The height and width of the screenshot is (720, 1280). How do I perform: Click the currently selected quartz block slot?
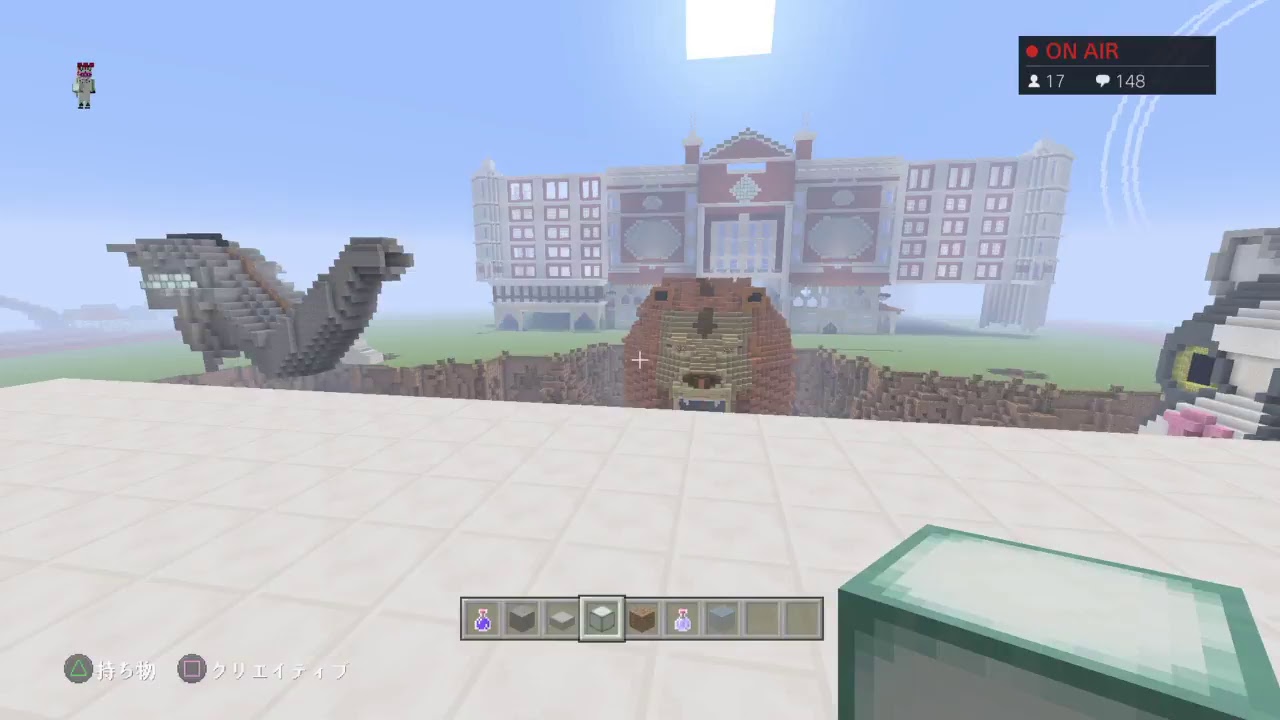pyautogui.click(x=601, y=618)
